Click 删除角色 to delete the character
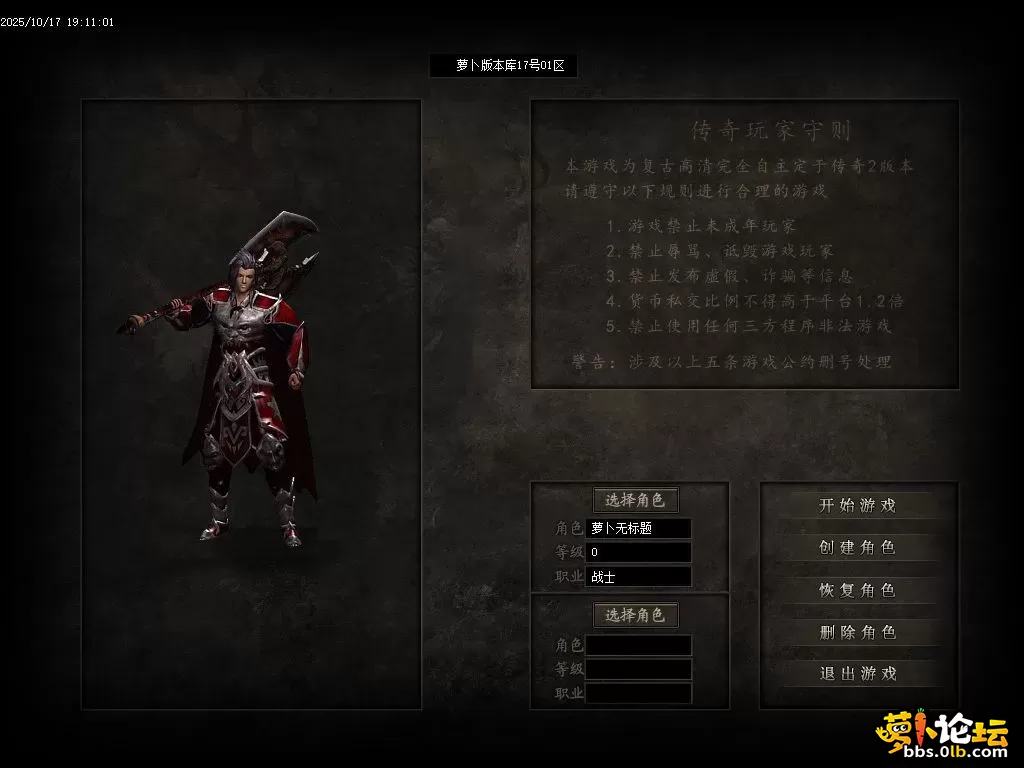The image size is (1024, 768). pos(858,632)
